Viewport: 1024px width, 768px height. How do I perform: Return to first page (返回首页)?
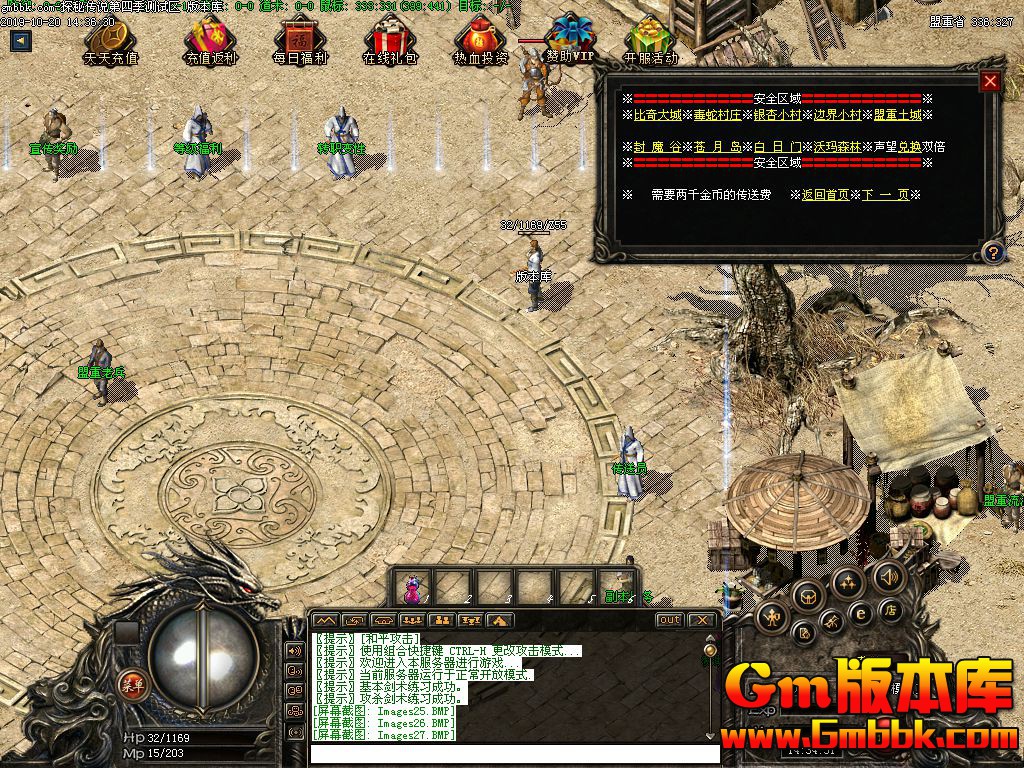point(825,195)
